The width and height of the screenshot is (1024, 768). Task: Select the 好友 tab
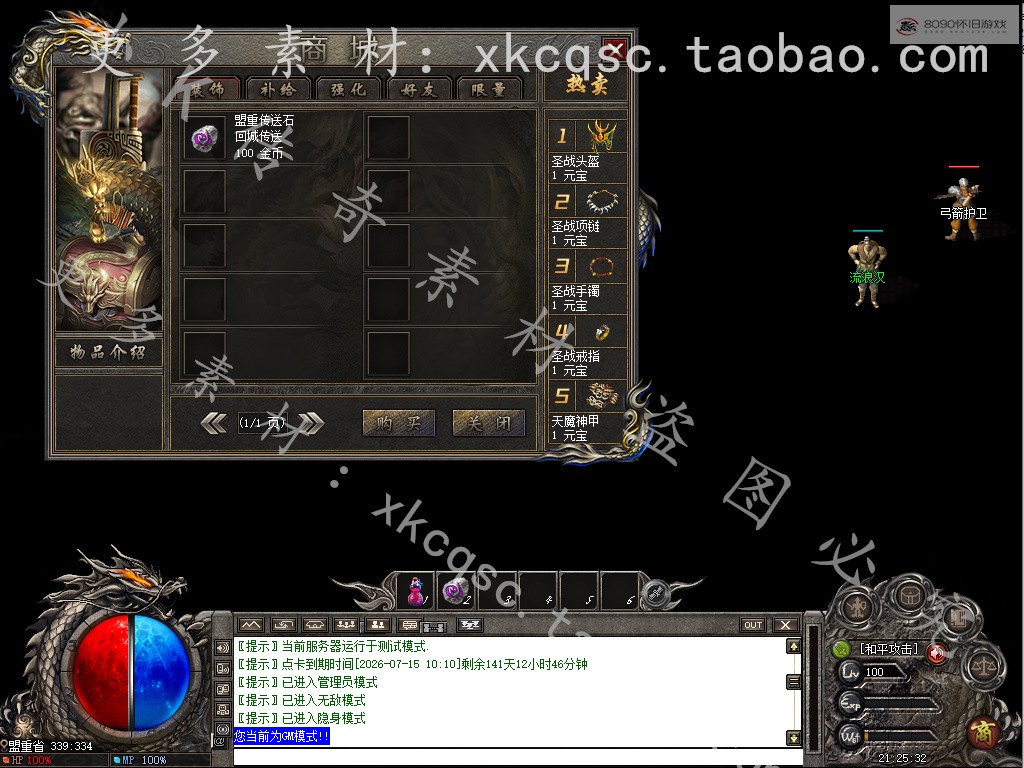[x=419, y=88]
